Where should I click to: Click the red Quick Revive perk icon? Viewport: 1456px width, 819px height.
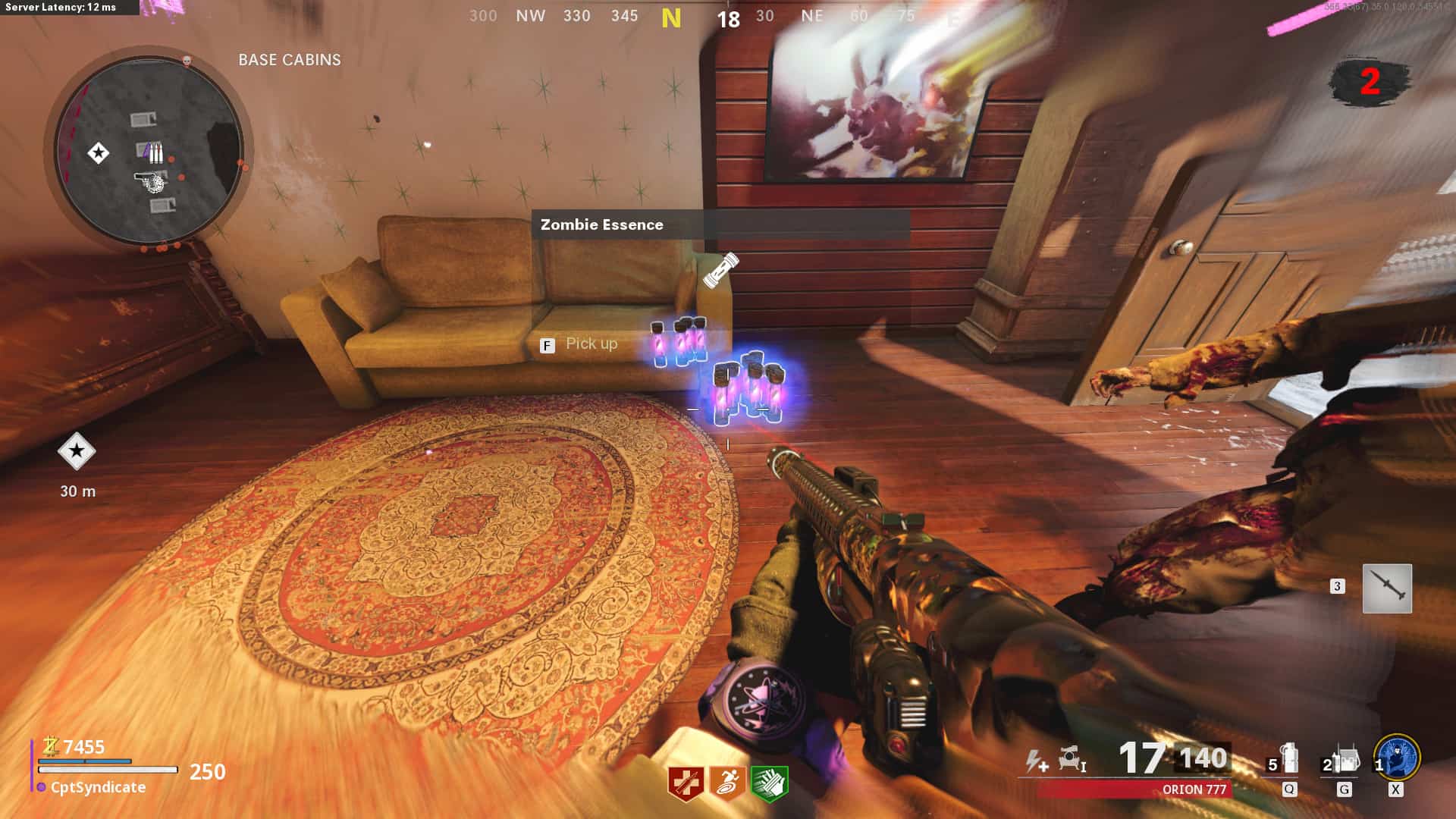pos(686,783)
